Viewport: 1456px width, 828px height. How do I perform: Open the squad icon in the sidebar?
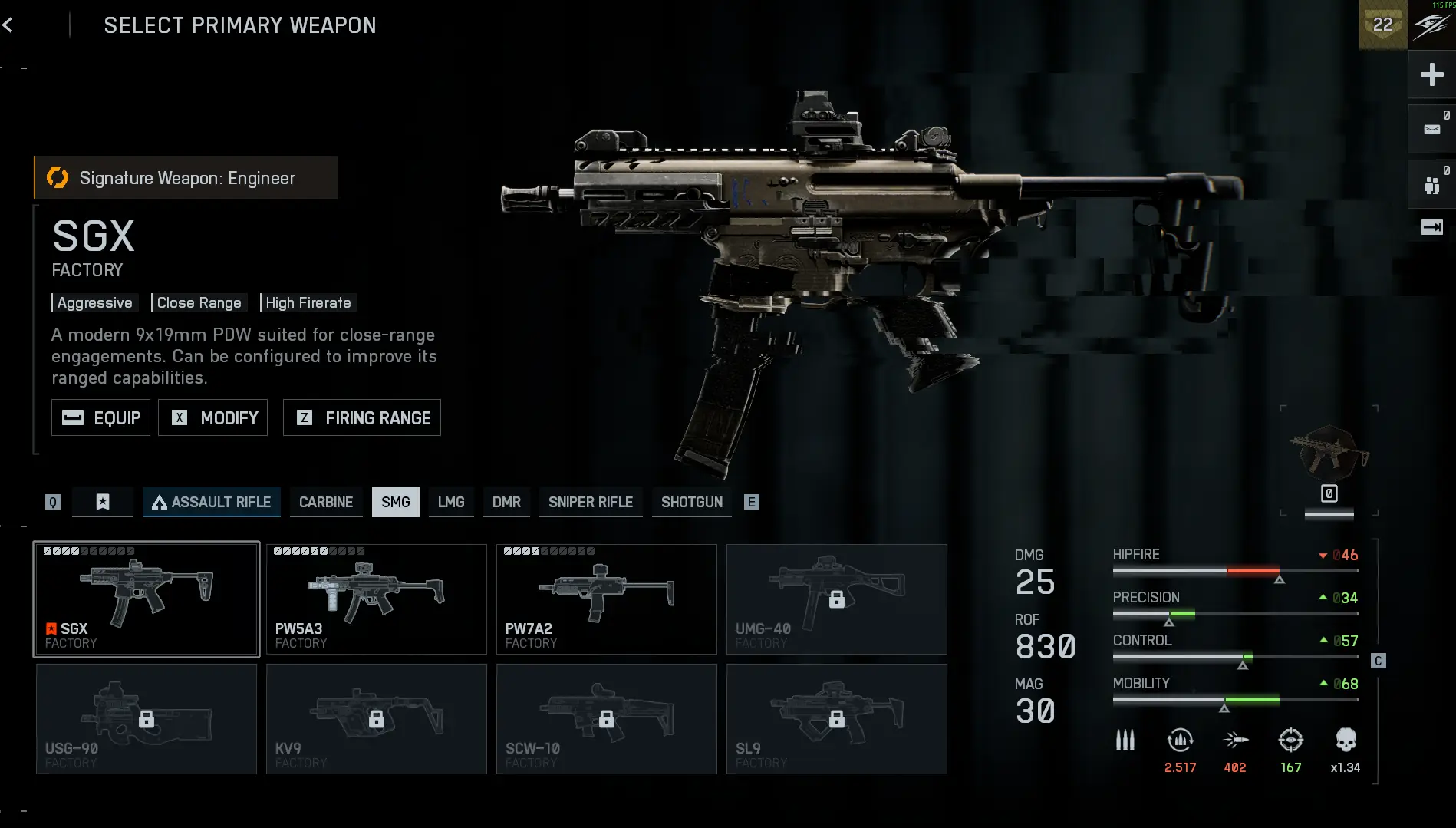pyautogui.click(x=1431, y=185)
